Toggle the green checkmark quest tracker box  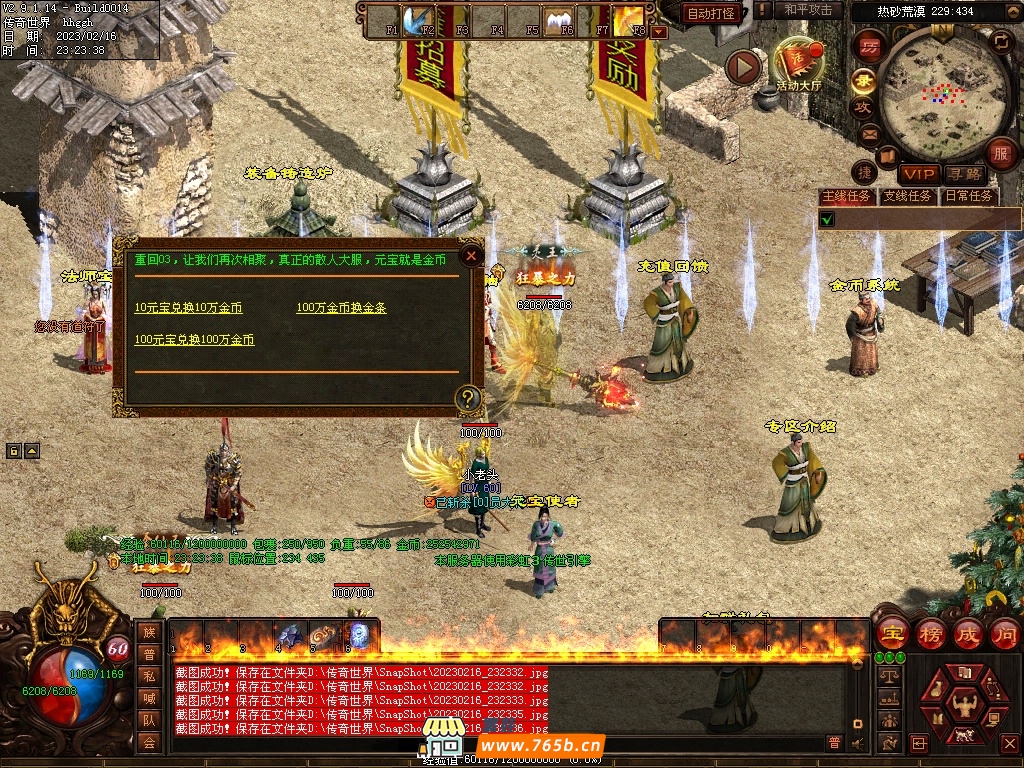pos(827,218)
